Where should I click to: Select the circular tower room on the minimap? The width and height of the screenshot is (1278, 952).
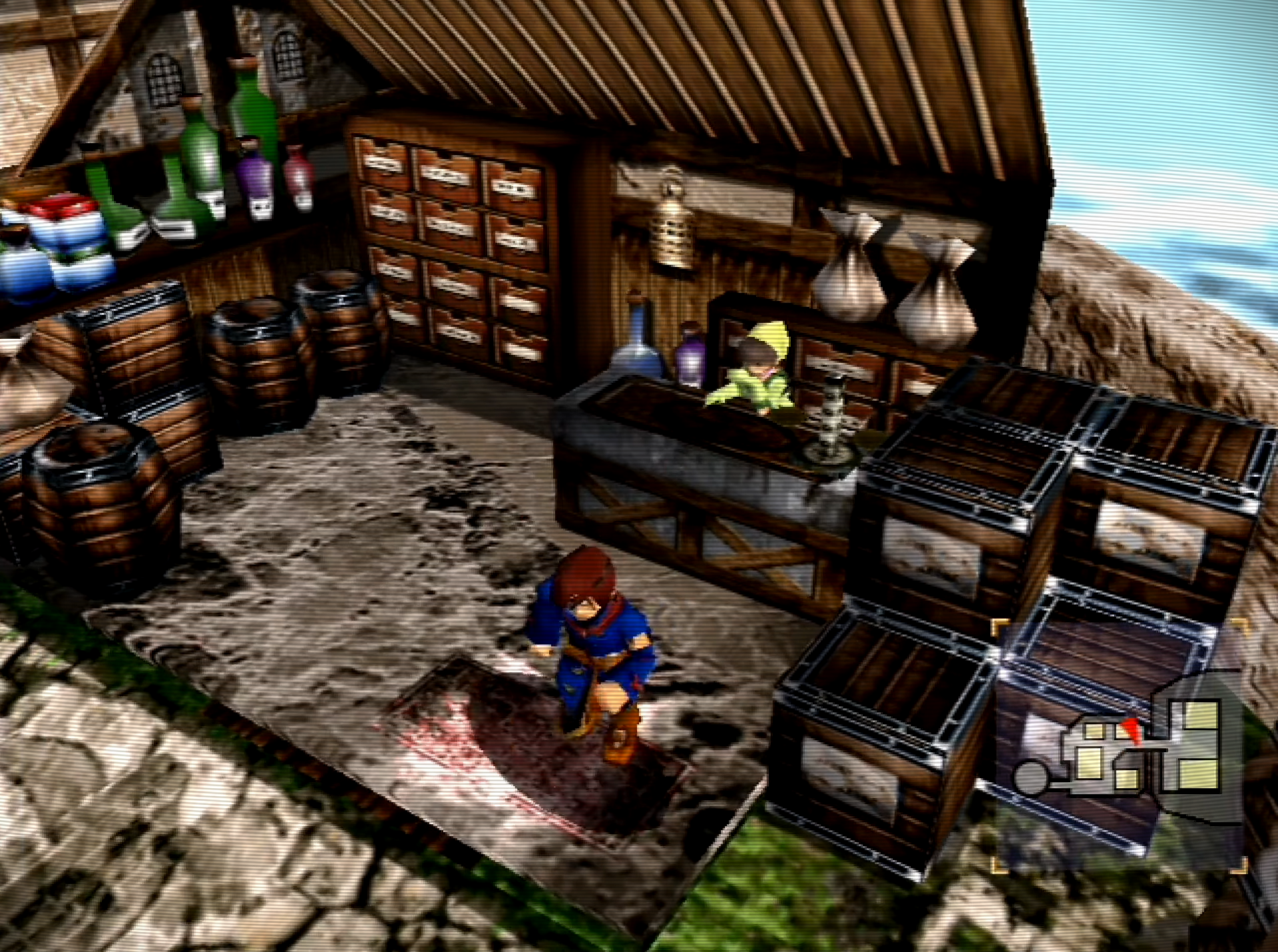tap(1031, 777)
